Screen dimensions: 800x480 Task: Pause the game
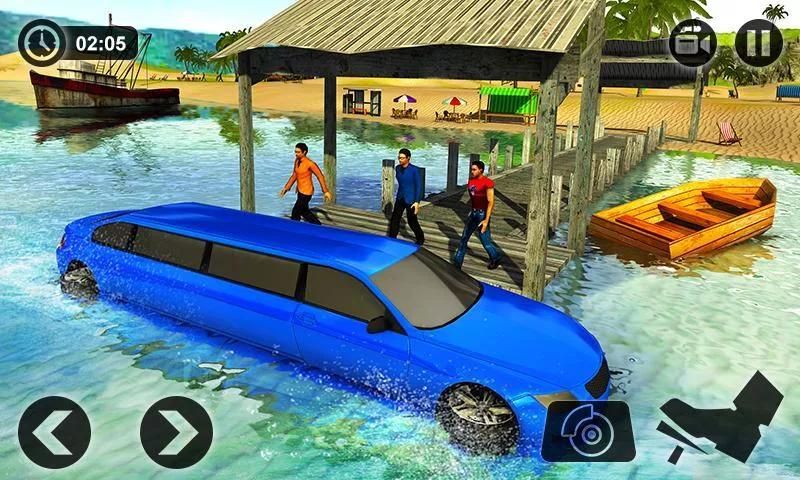point(759,43)
